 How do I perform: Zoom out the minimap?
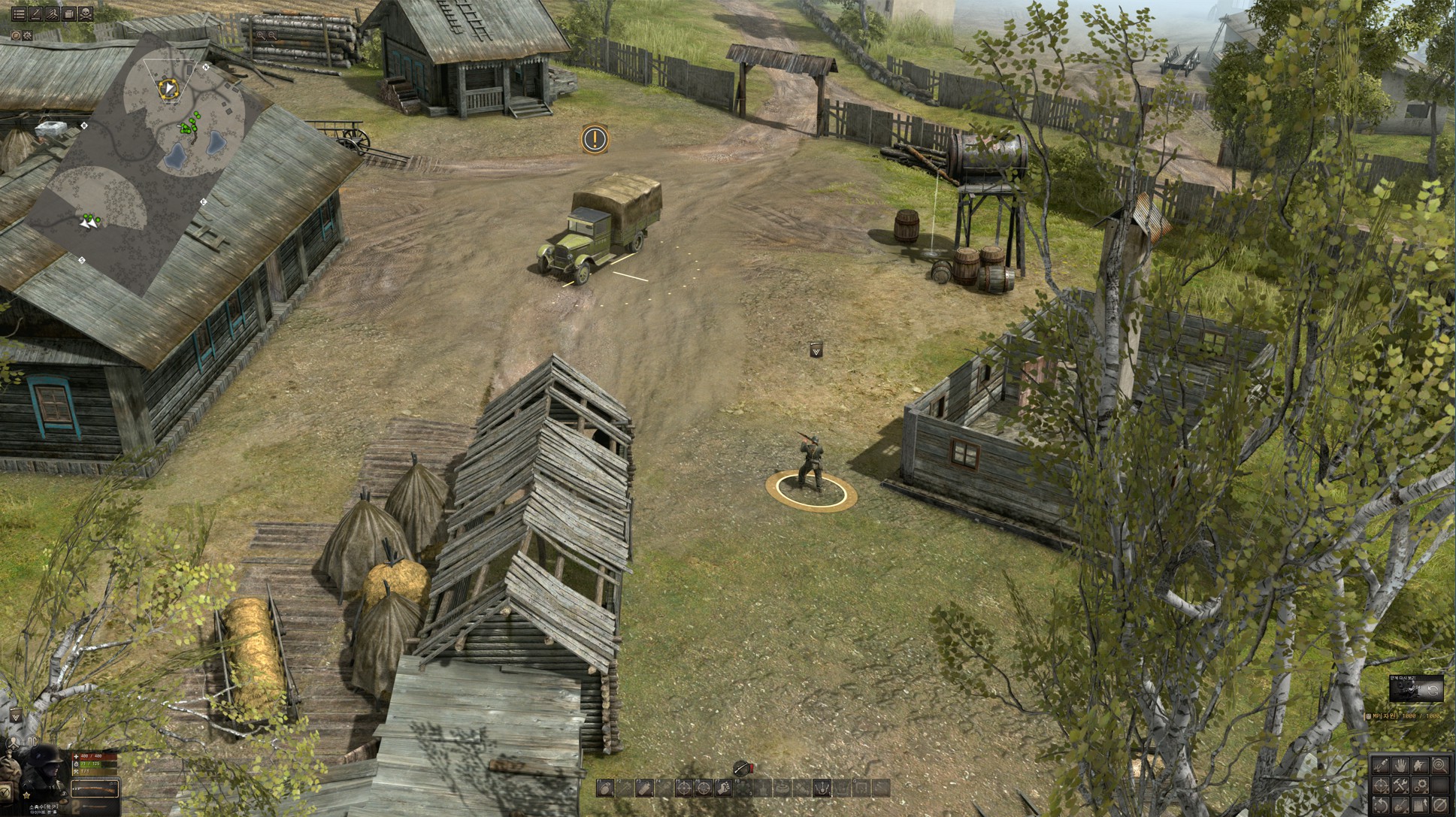273,35
